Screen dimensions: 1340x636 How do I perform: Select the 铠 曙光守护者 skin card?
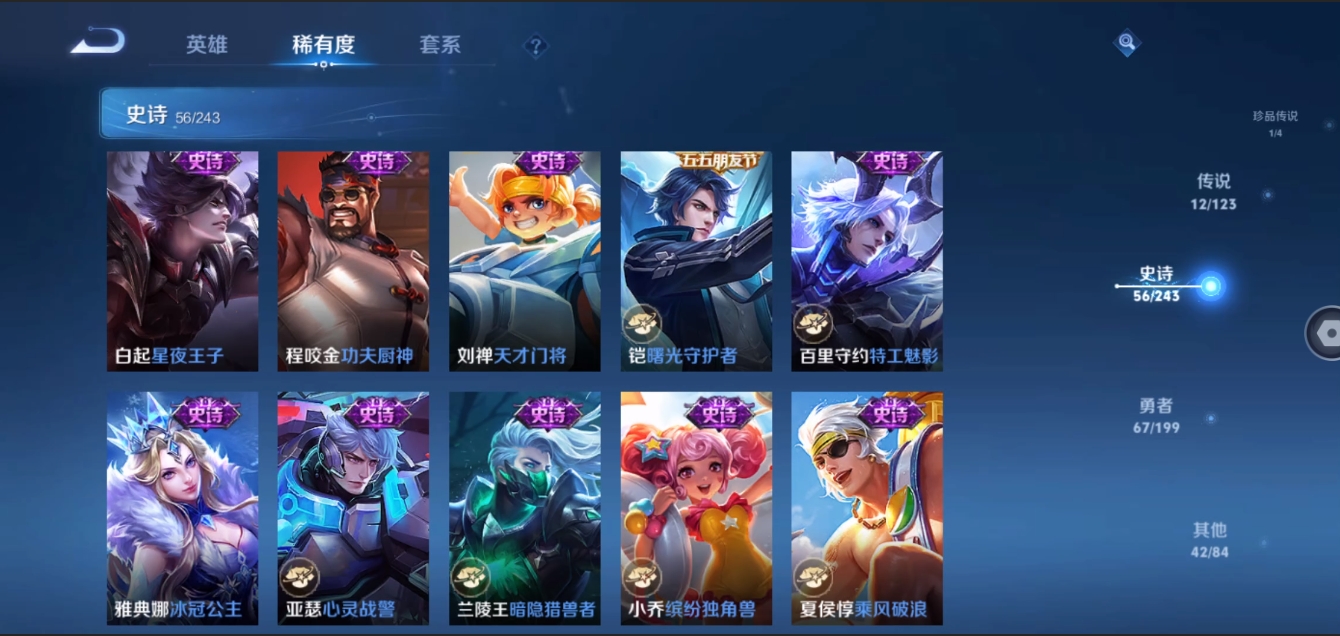pyautogui.click(x=696, y=261)
